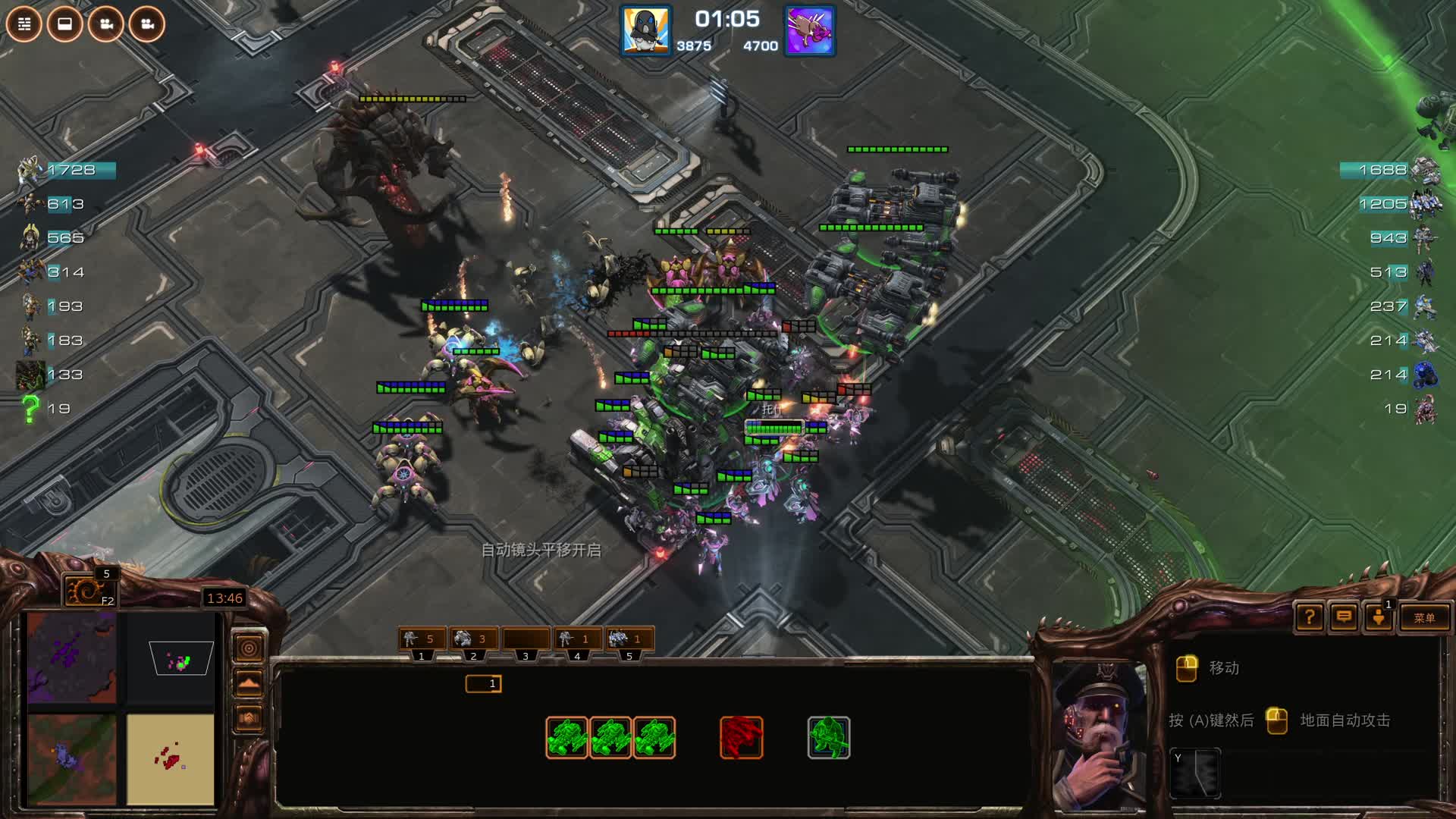Viewport: 1456px width, 819px height.
Task: Open the 菜单 game menu
Action: point(1423,618)
